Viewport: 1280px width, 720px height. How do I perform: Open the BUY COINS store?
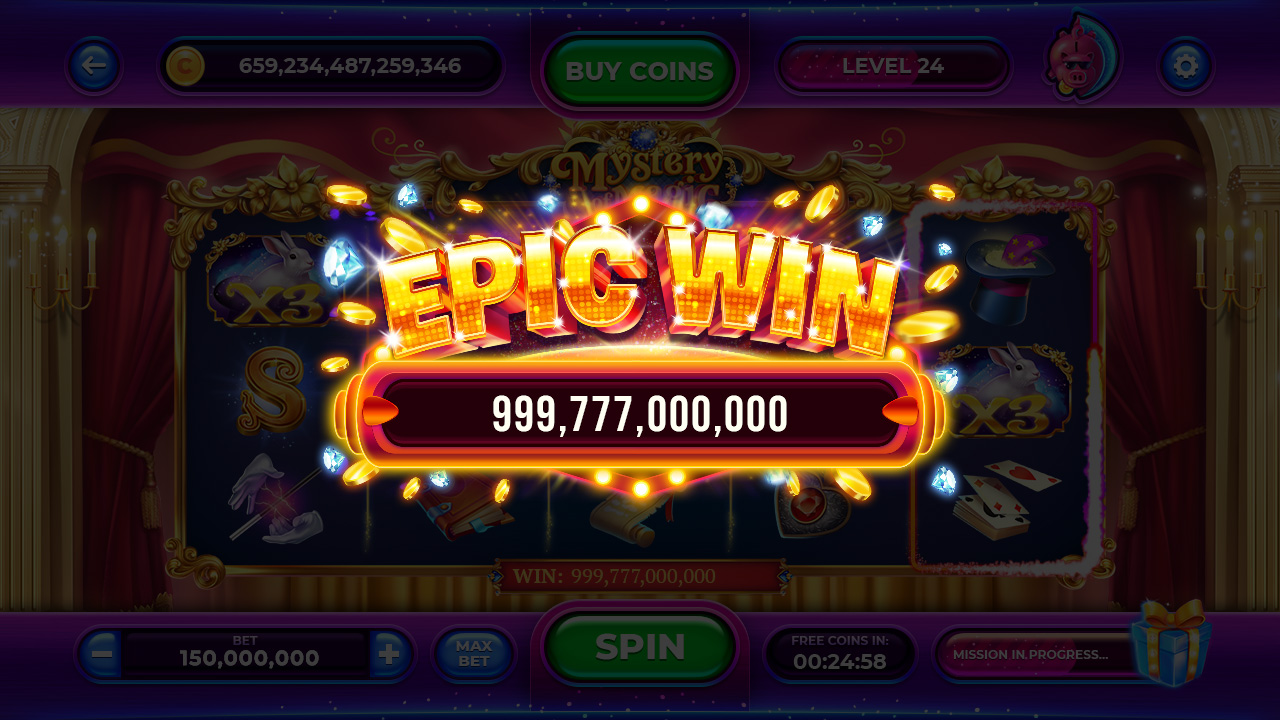[640, 70]
